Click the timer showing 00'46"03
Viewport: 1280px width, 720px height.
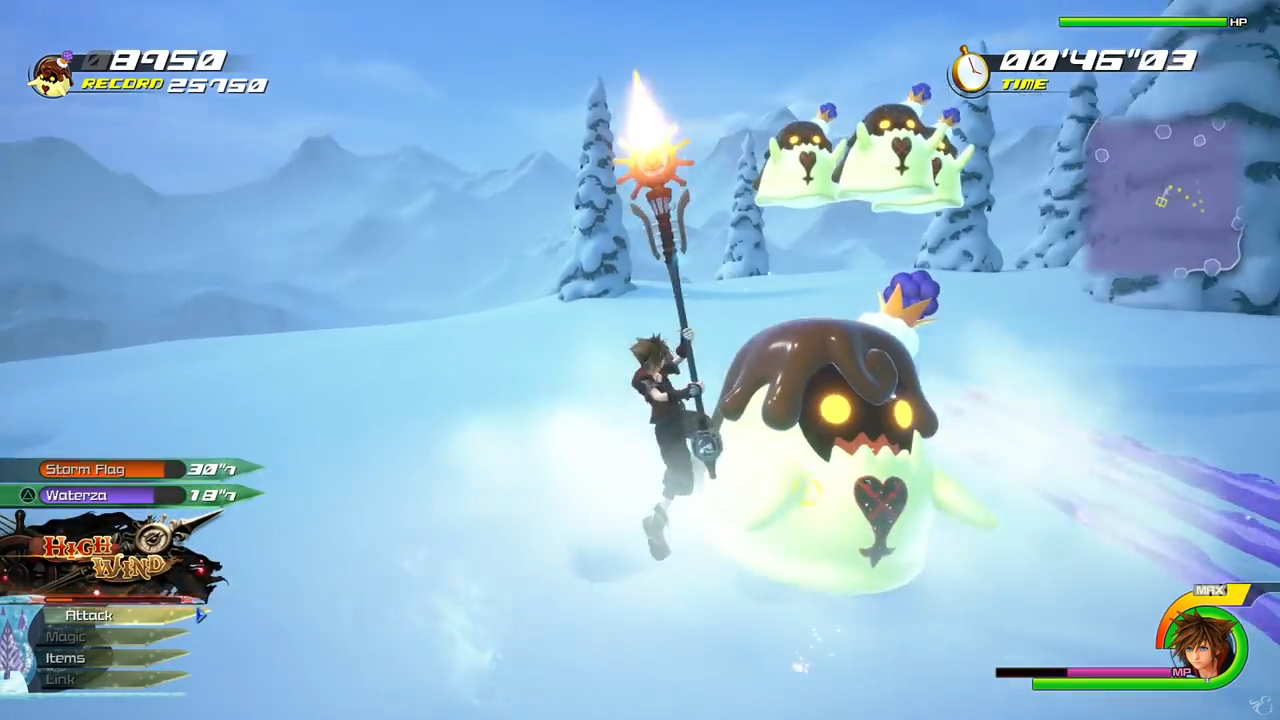click(x=1100, y=61)
